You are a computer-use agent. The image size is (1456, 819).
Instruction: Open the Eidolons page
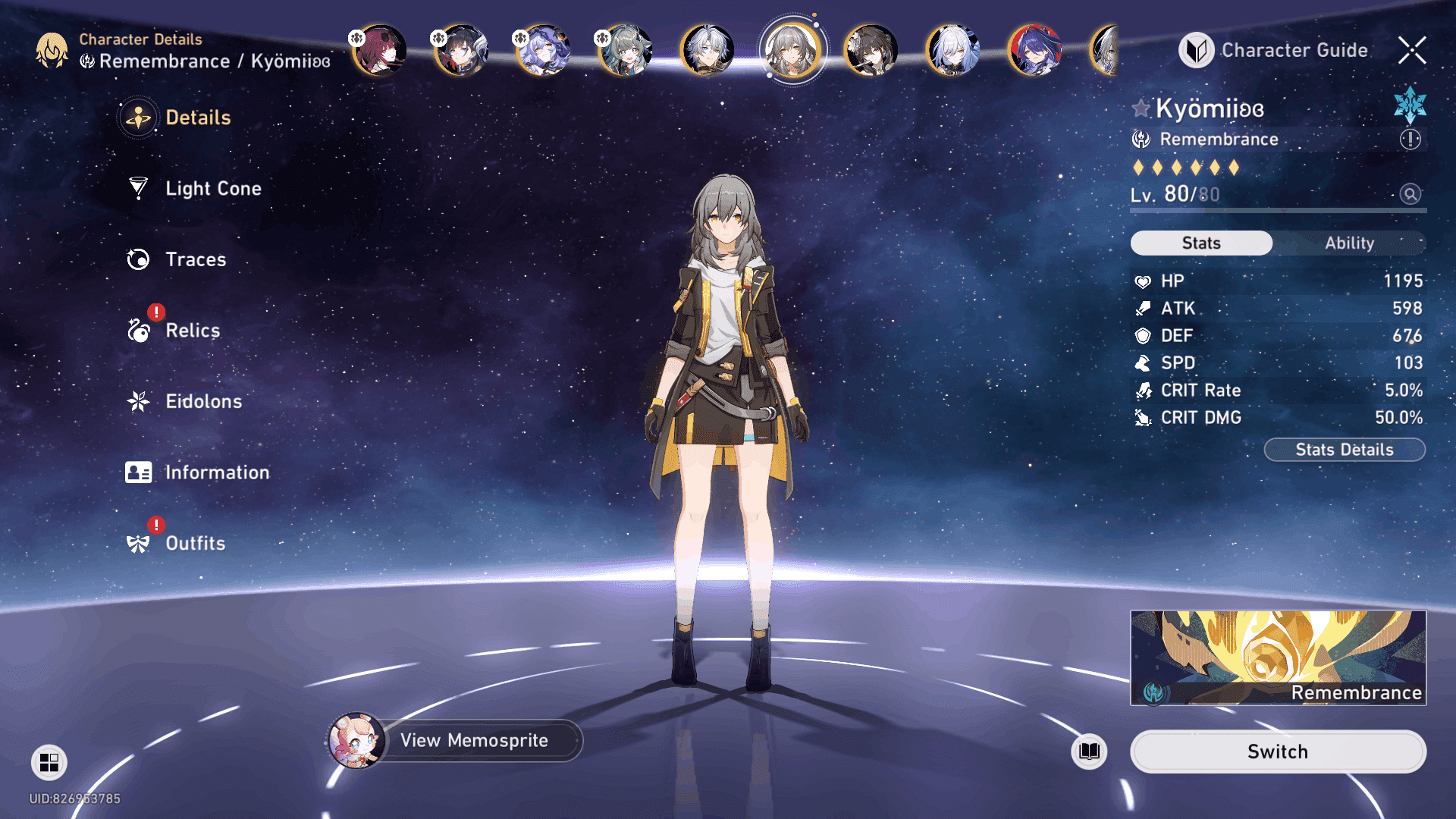pyautogui.click(x=203, y=401)
